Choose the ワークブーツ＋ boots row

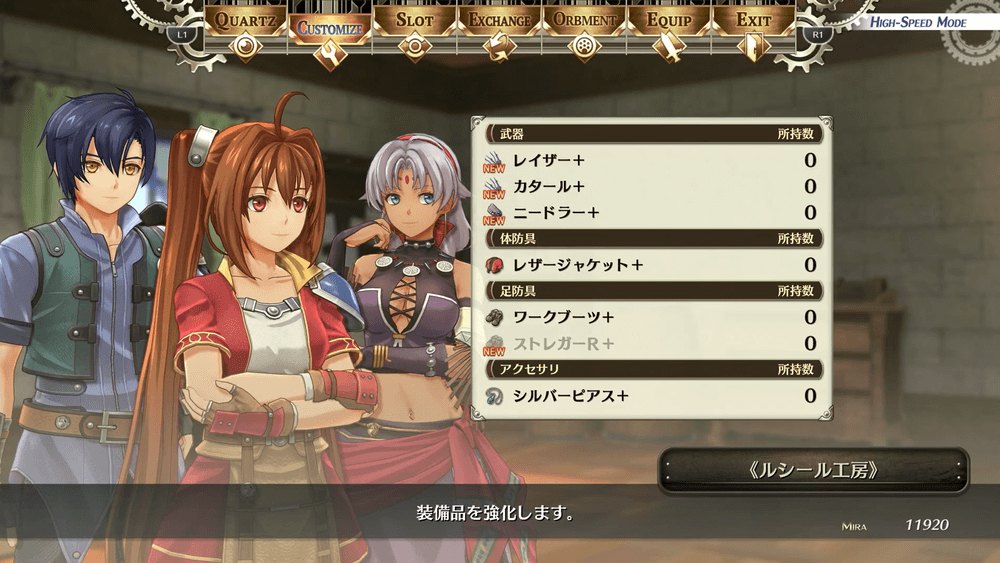pyautogui.click(x=650, y=317)
